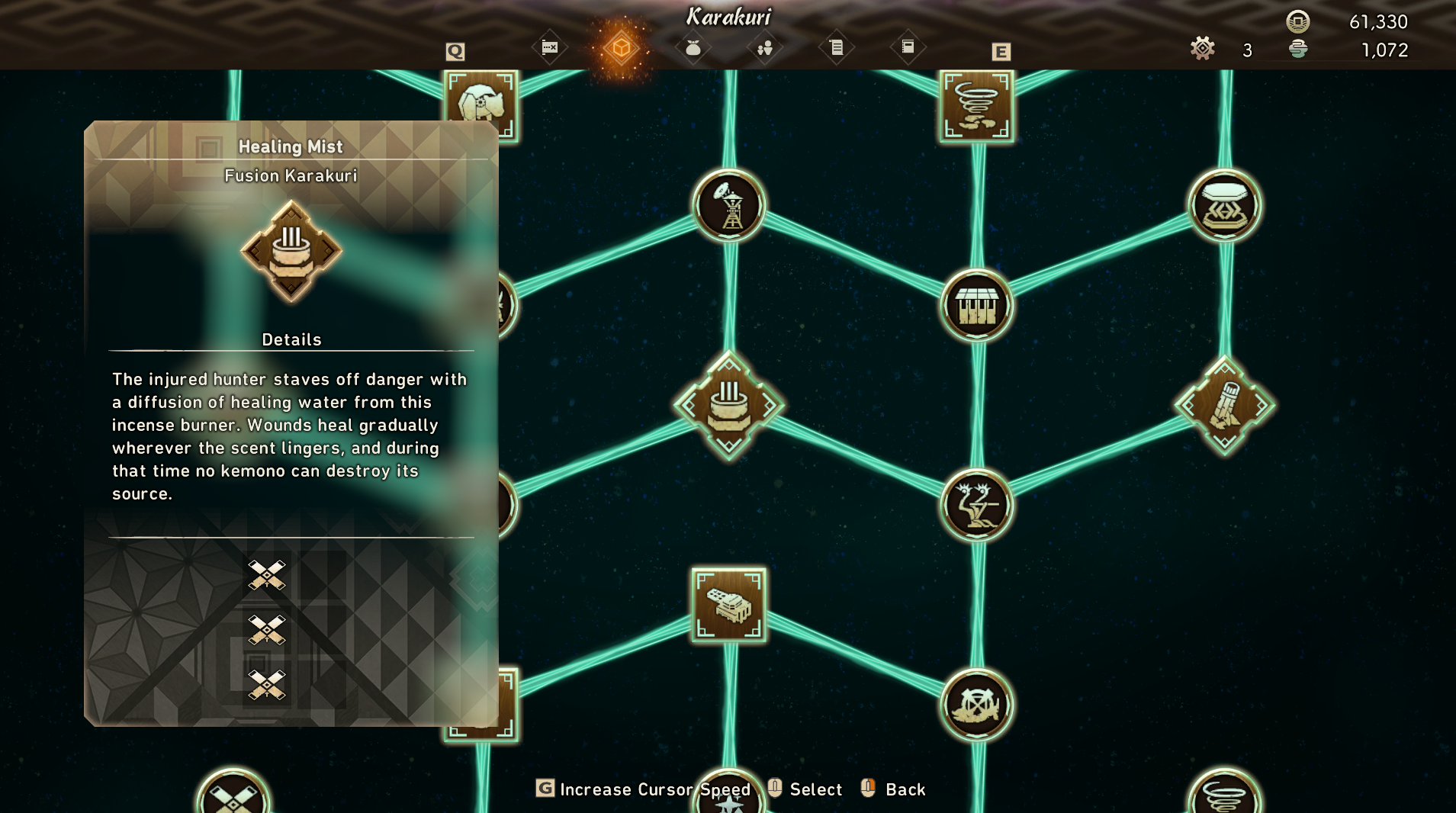Viewport: 1456px width, 813px height.
Task: Switch to the first tab with dotted panel icon
Action: pyautogui.click(x=549, y=48)
